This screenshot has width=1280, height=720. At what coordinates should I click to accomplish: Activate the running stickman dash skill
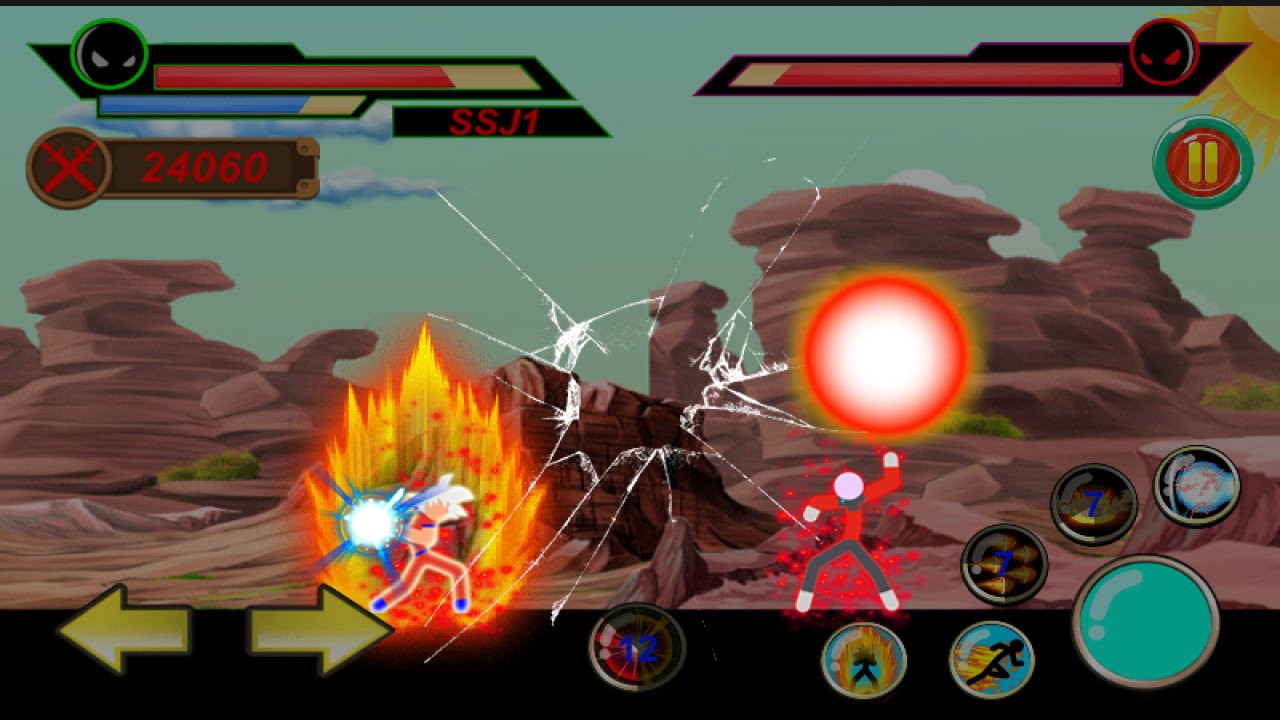pos(991,659)
